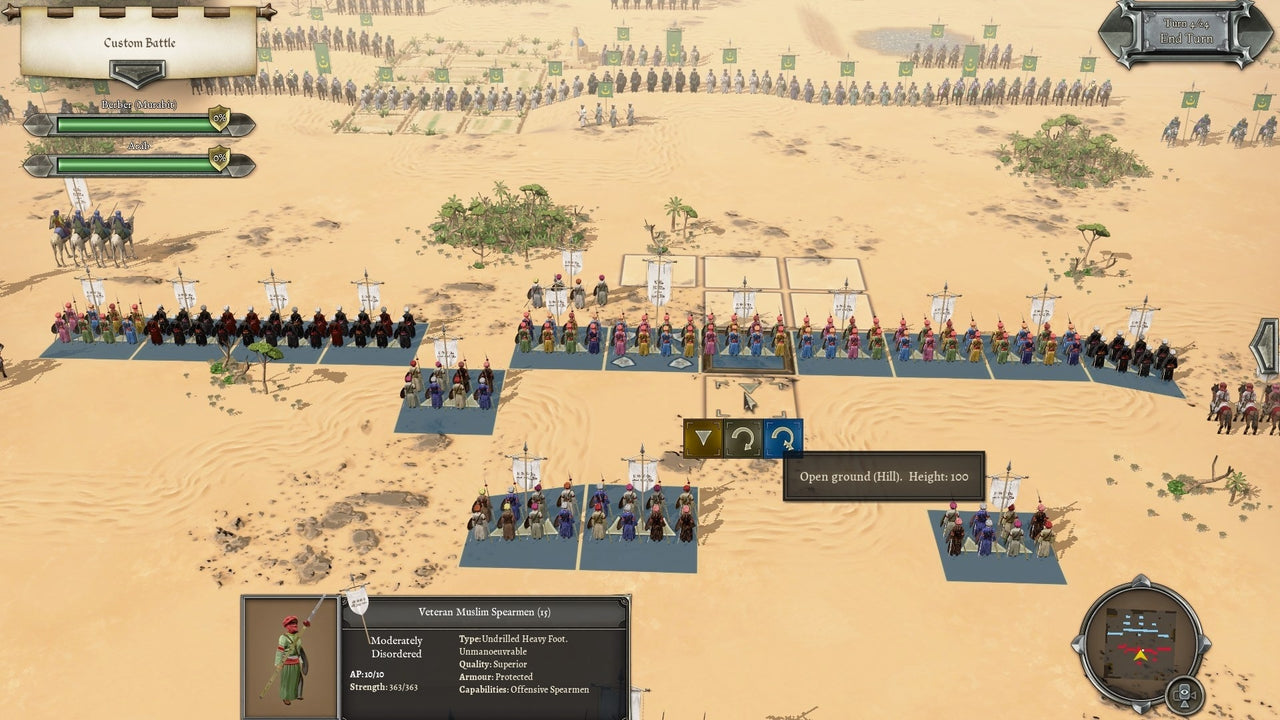The width and height of the screenshot is (1280, 720).
Task: Click the Berber (Murabit) shield icon
Action: coord(220,118)
